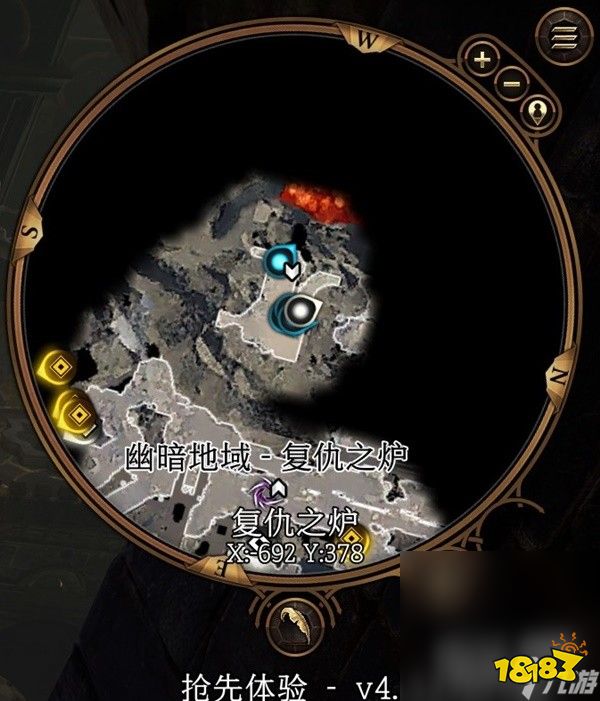This screenshot has width=600, height=701.
Task: Zoom in the minimap with plus button
Action: pyautogui.click(x=483, y=60)
